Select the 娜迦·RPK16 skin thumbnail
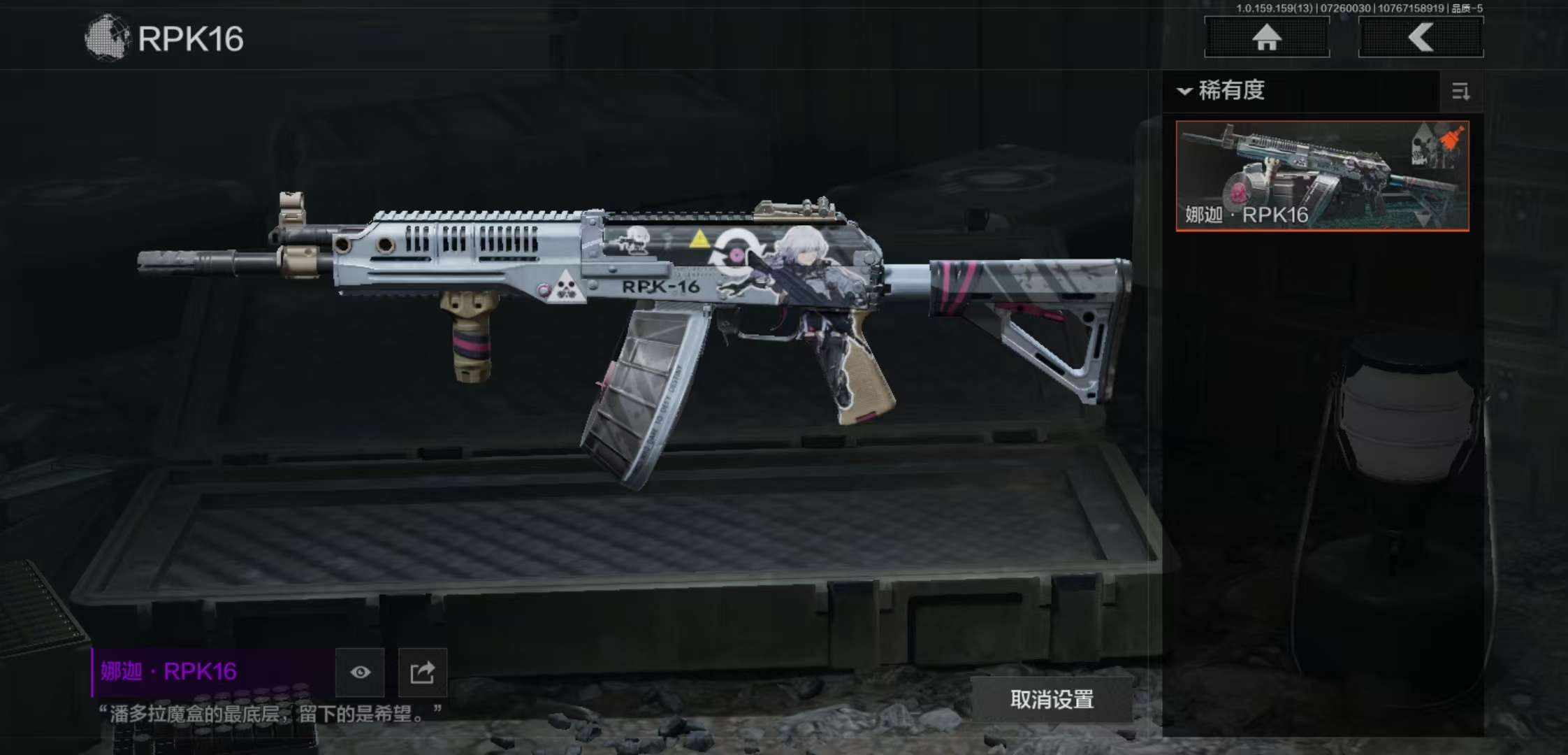Screen dimensions: 1568x755 pos(1322,175)
